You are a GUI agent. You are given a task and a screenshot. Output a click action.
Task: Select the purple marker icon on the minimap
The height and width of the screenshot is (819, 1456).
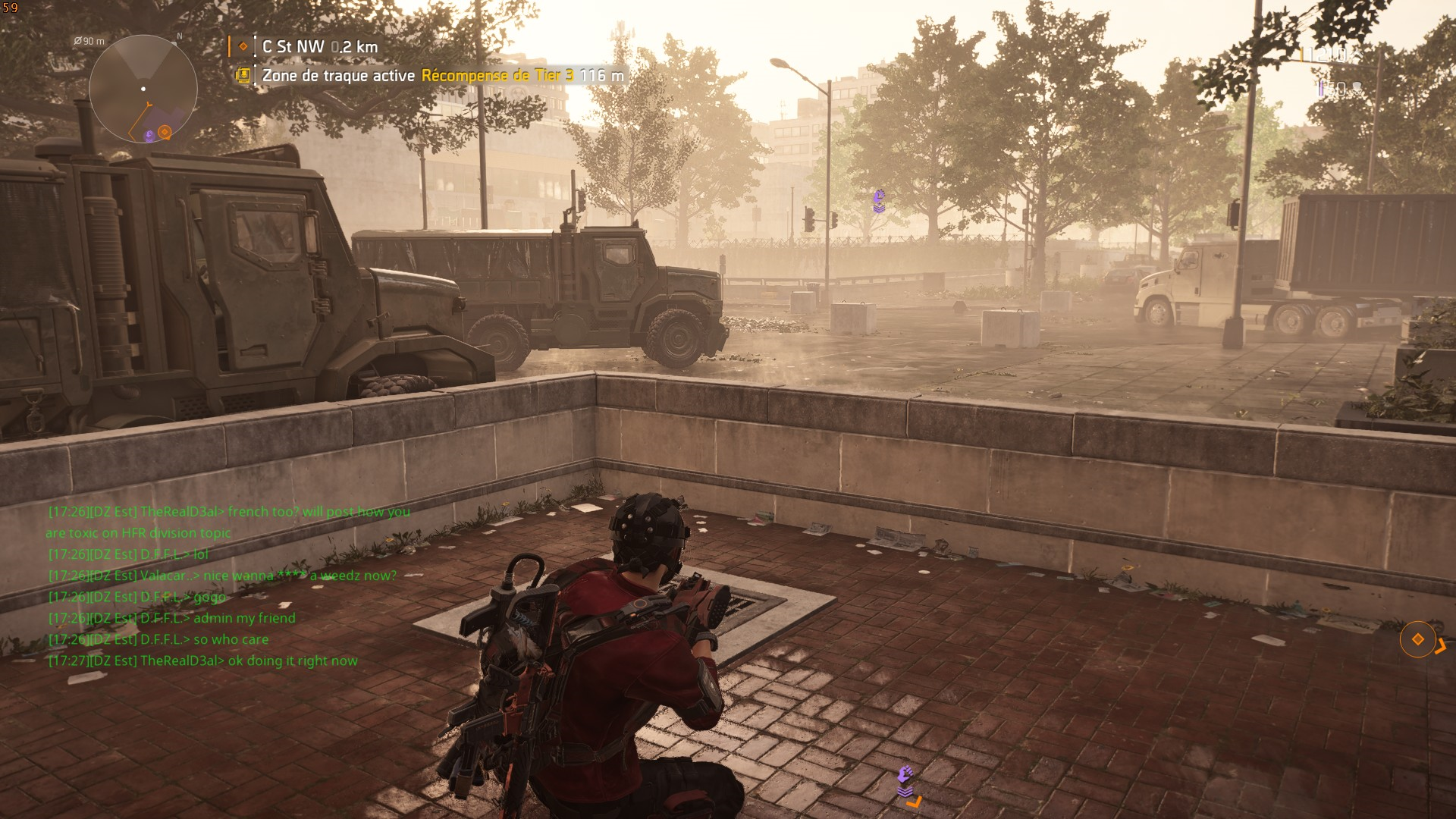click(x=149, y=136)
